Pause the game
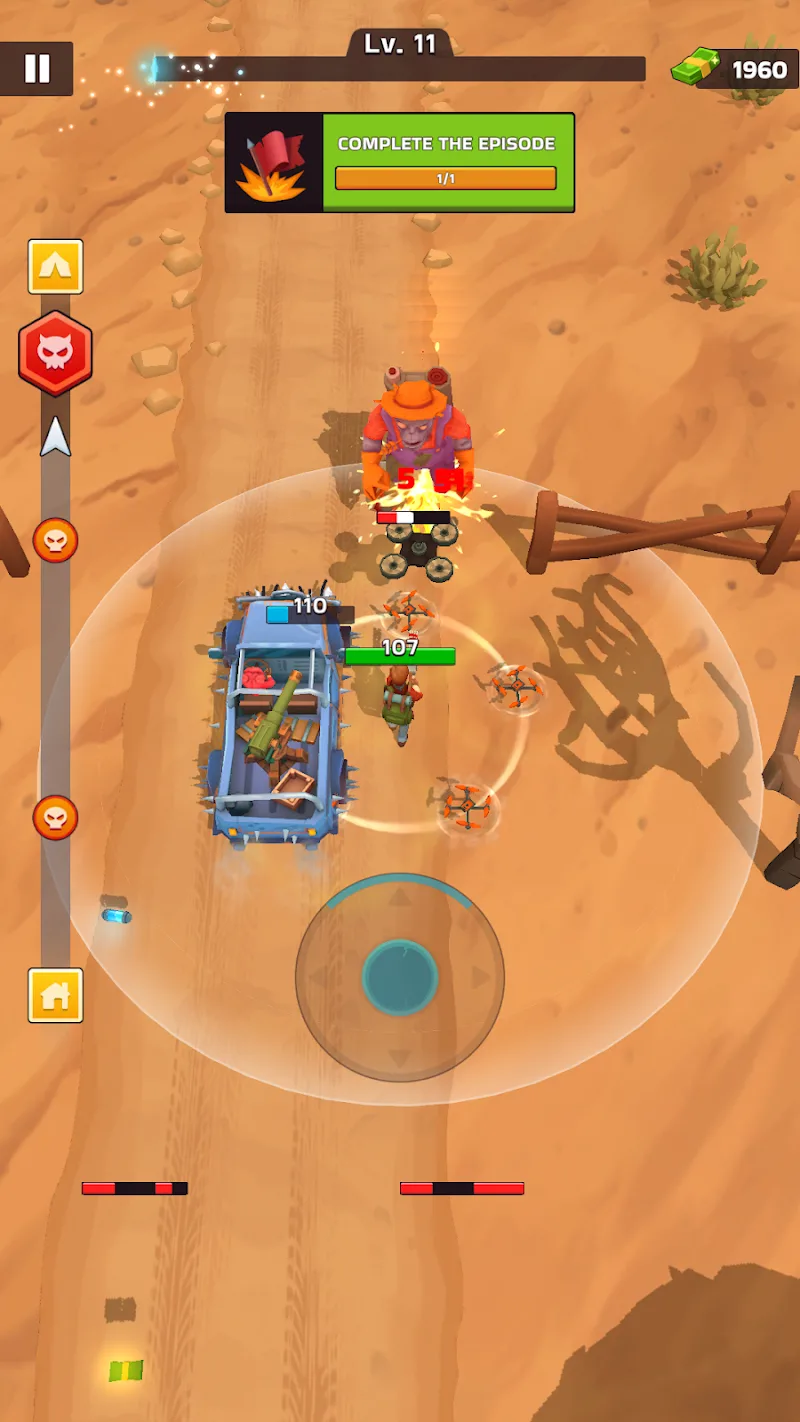The height and width of the screenshot is (1422, 800). (37, 68)
